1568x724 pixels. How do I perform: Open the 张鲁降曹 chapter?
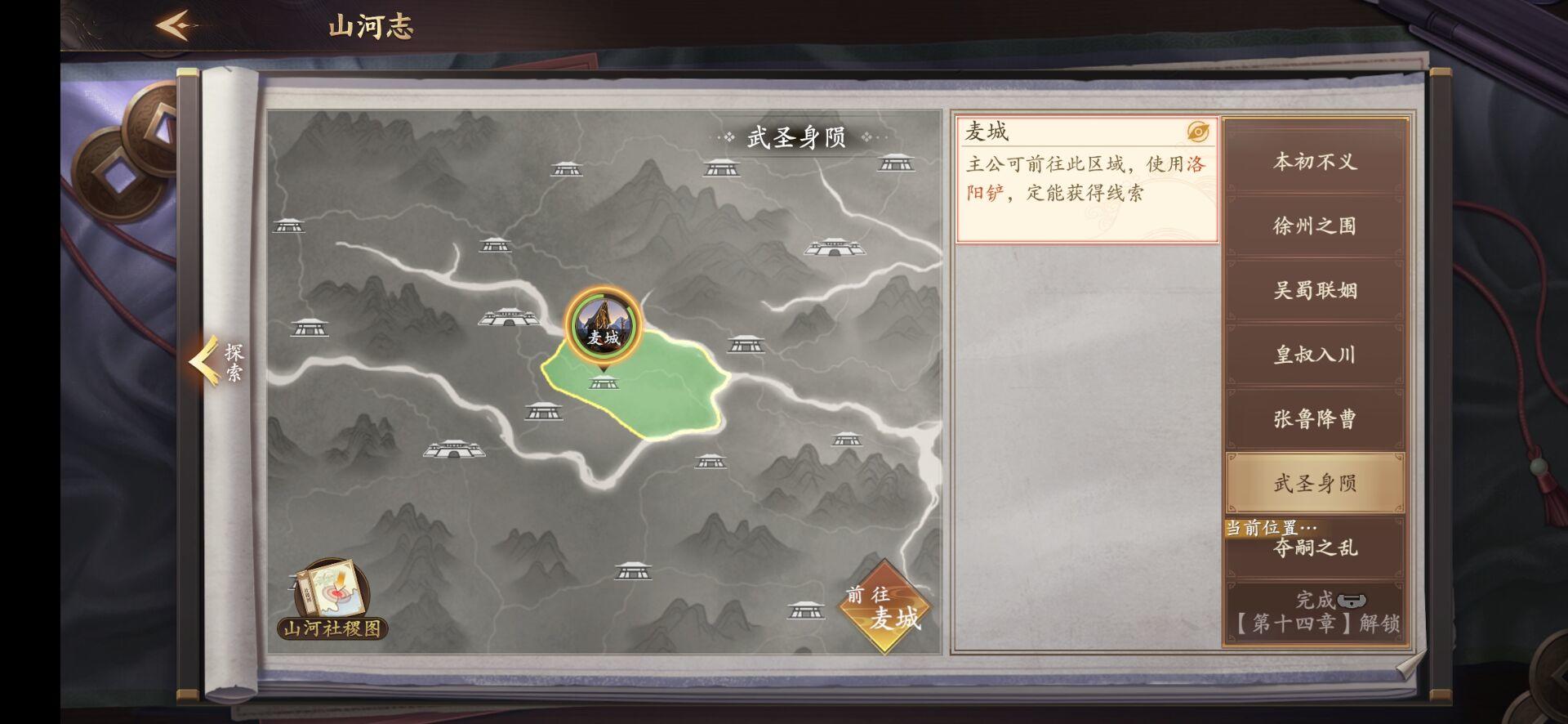tap(1315, 418)
